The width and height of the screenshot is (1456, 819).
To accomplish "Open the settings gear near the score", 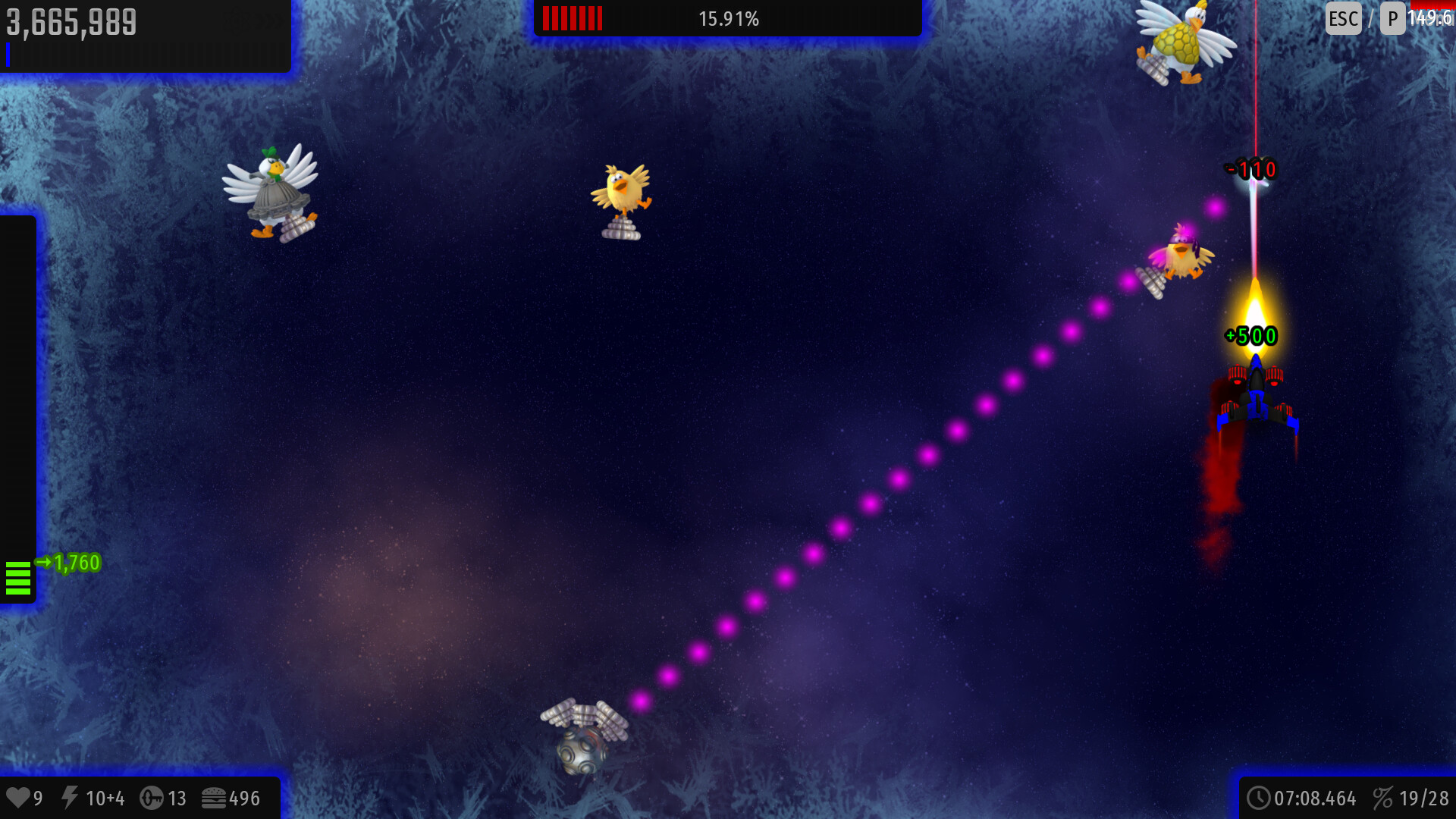I will tap(236, 20).
